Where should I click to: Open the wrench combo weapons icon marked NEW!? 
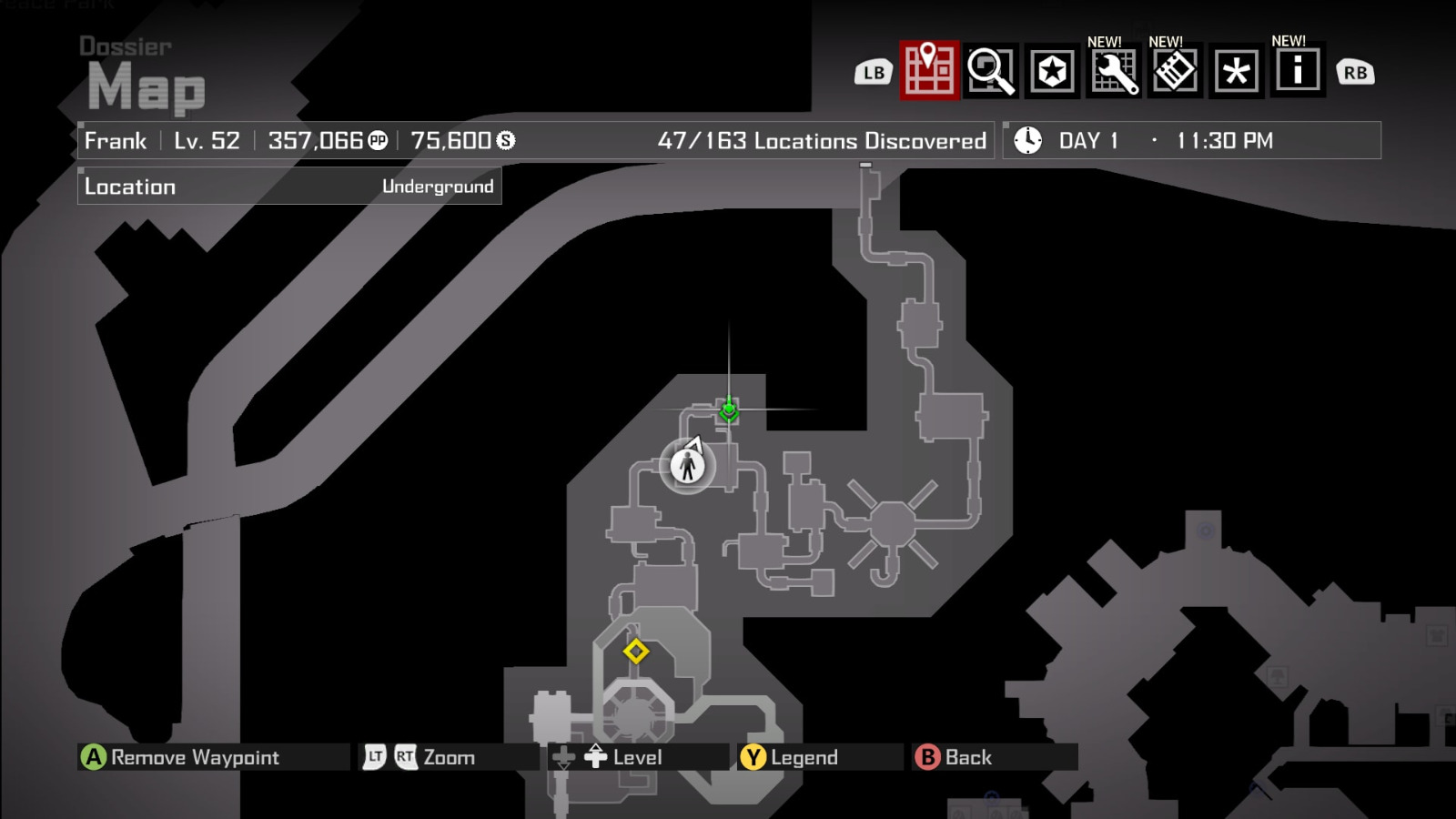[x=1112, y=70]
